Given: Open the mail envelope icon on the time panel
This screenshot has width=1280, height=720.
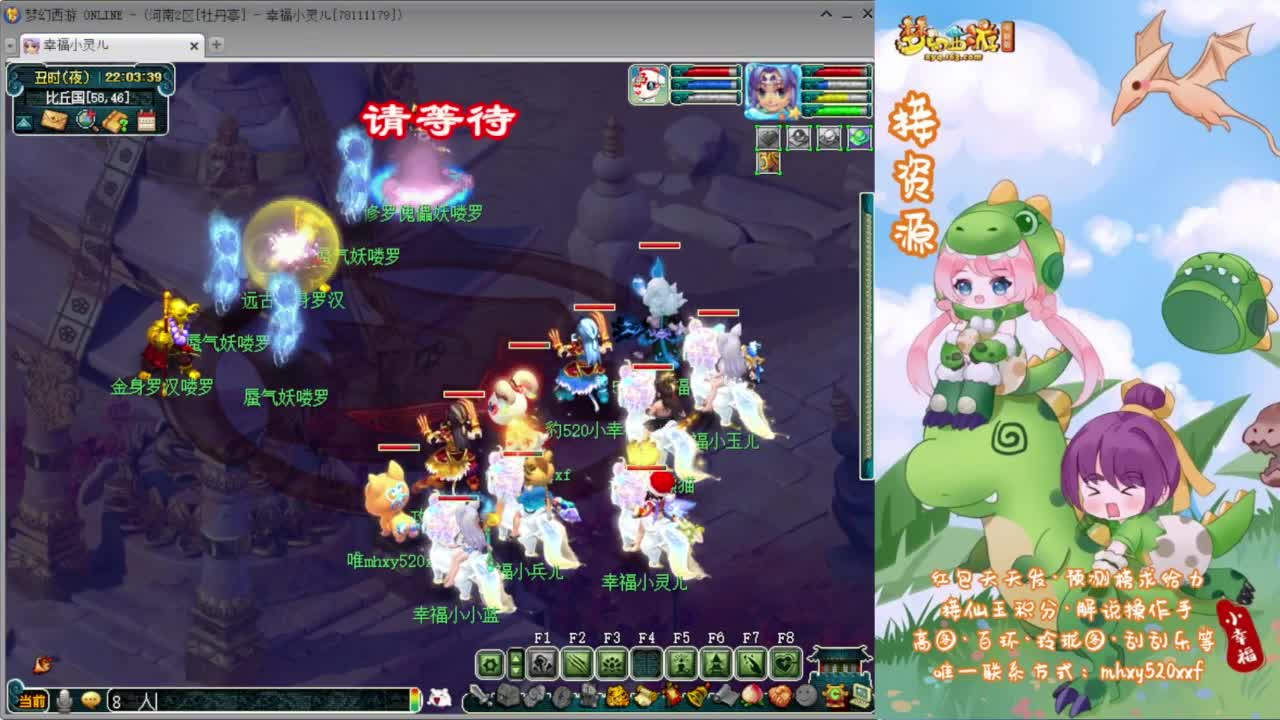Looking at the screenshot, I should click(x=53, y=119).
